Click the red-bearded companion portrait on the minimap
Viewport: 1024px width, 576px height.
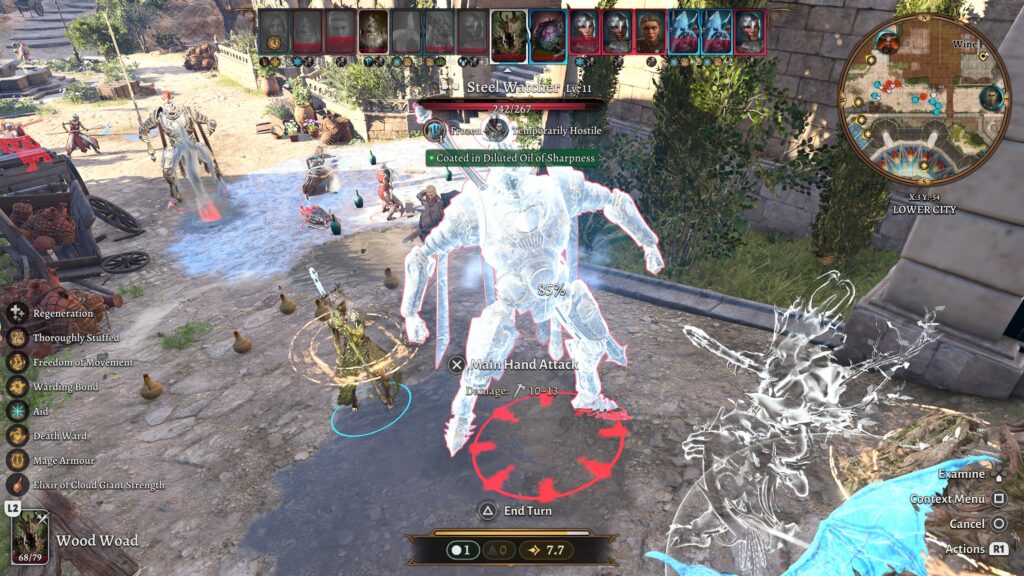886,43
